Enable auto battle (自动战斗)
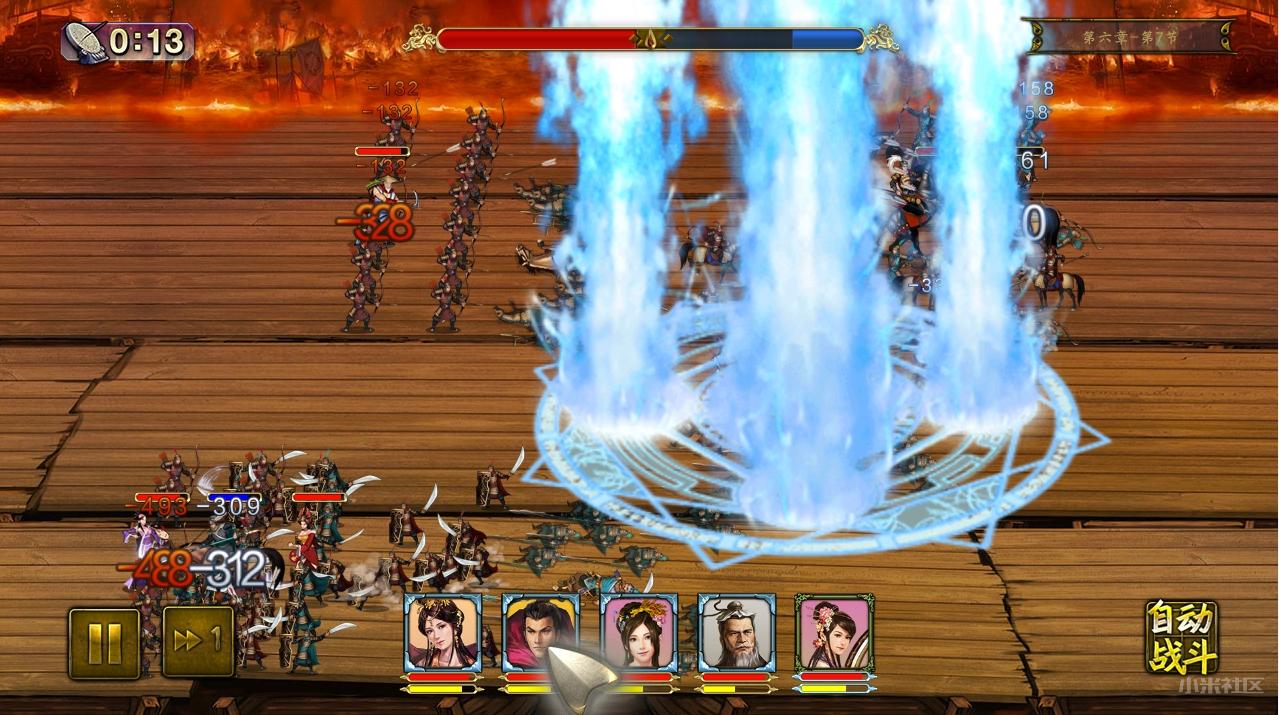Image resolution: width=1279 pixels, height=715 pixels. point(1181,637)
